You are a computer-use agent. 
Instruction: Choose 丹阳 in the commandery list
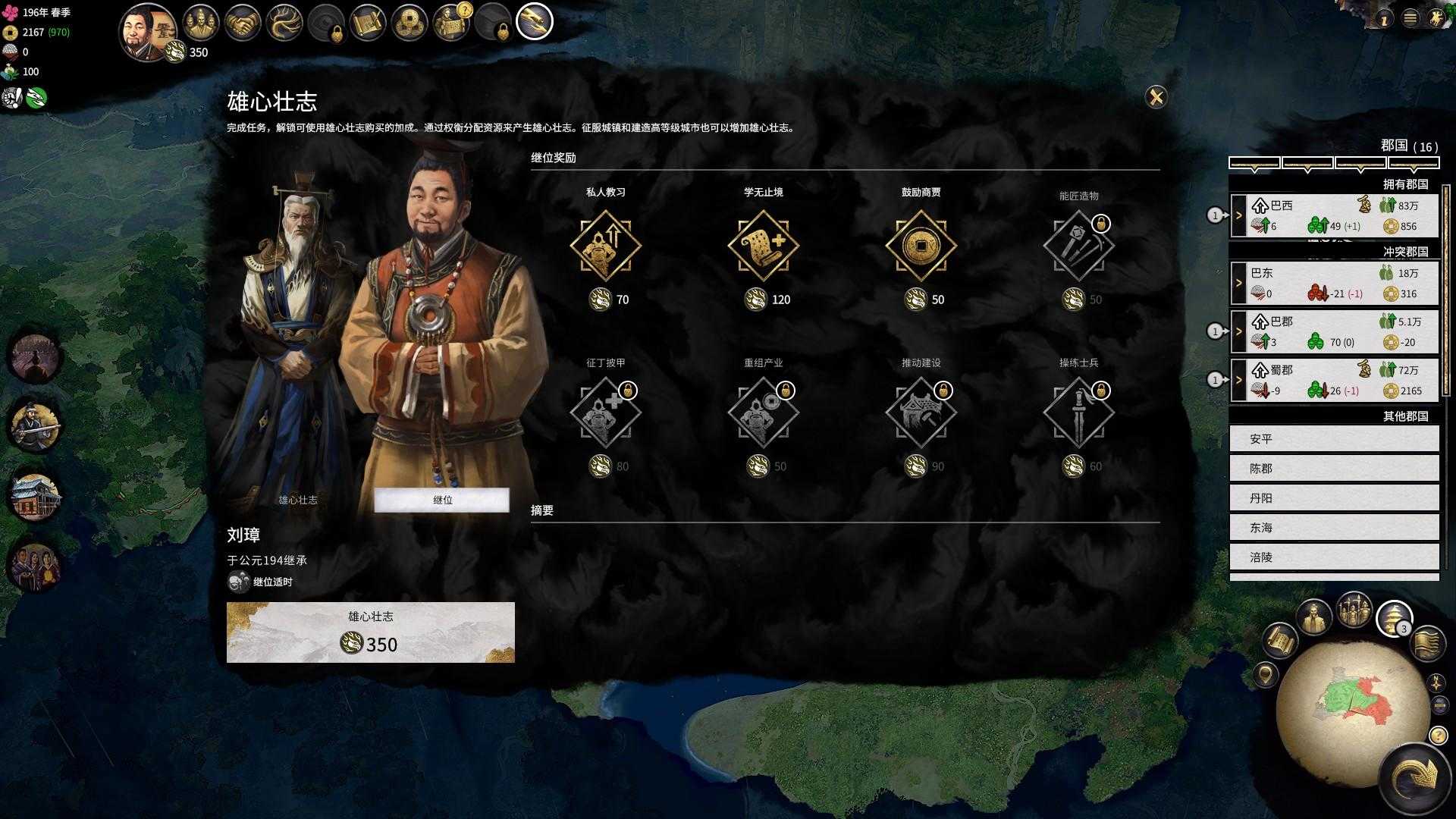(x=1334, y=498)
